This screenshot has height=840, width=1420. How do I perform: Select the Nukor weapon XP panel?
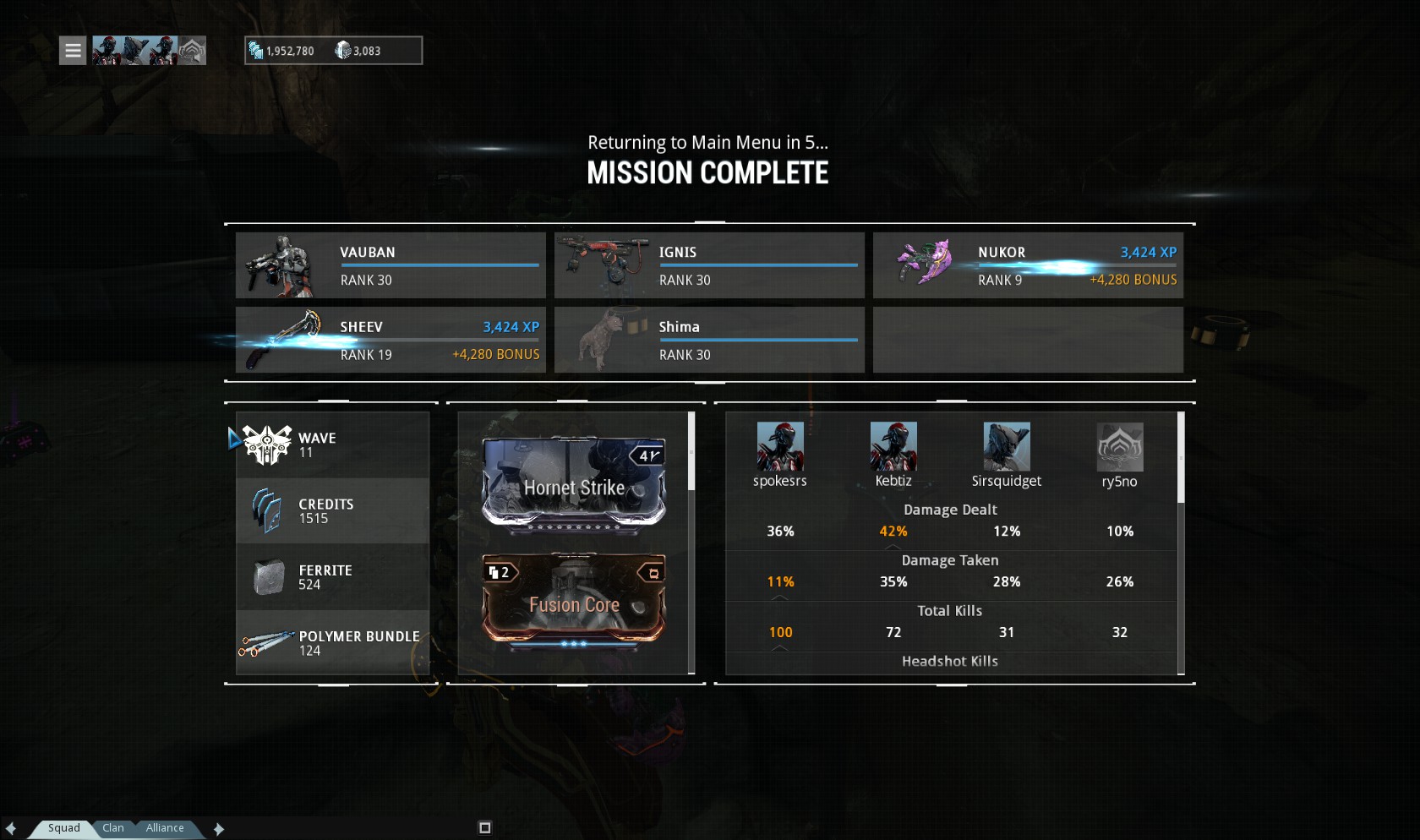pos(1028,265)
